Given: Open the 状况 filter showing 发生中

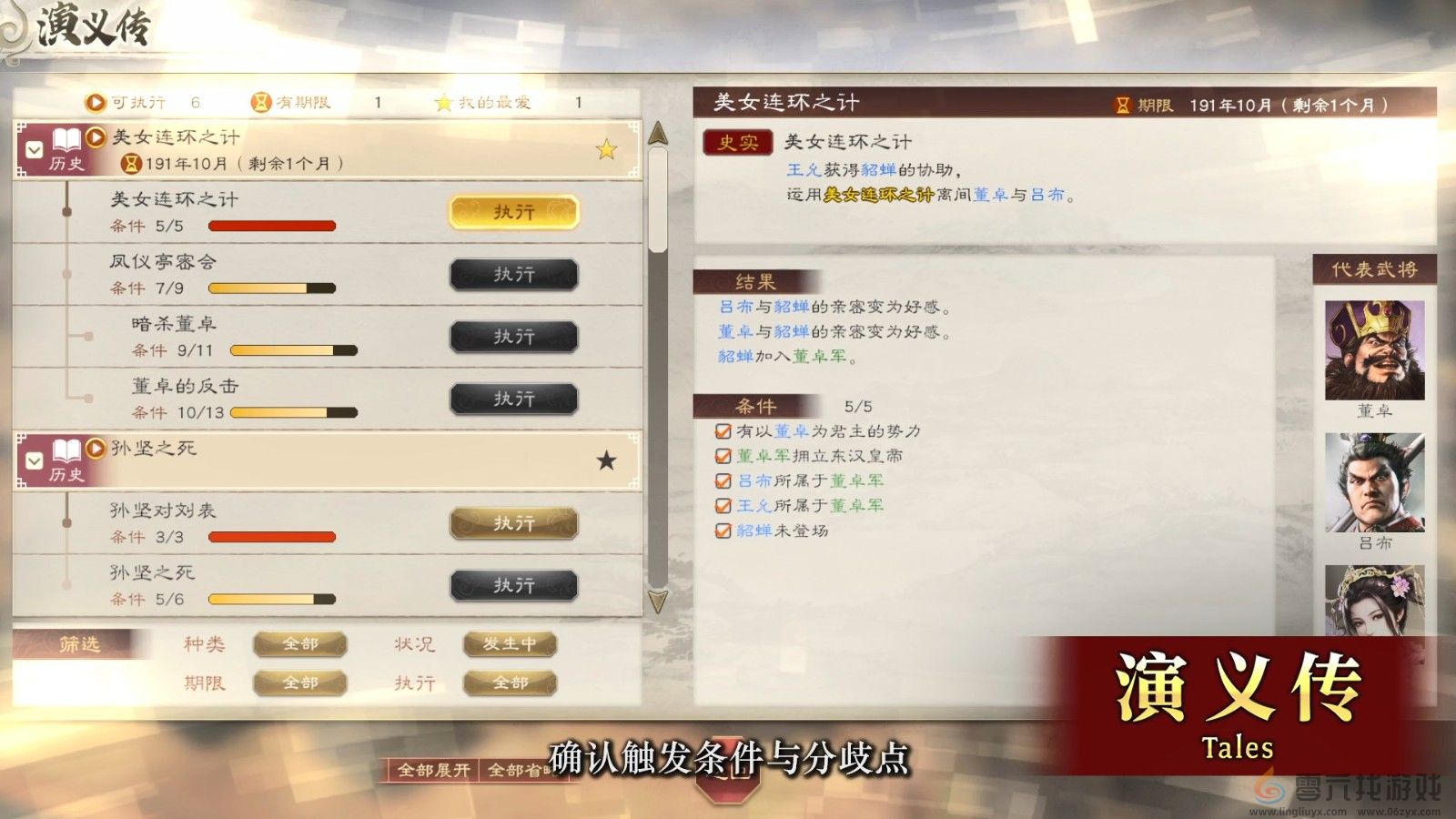Looking at the screenshot, I should [x=509, y=644].
